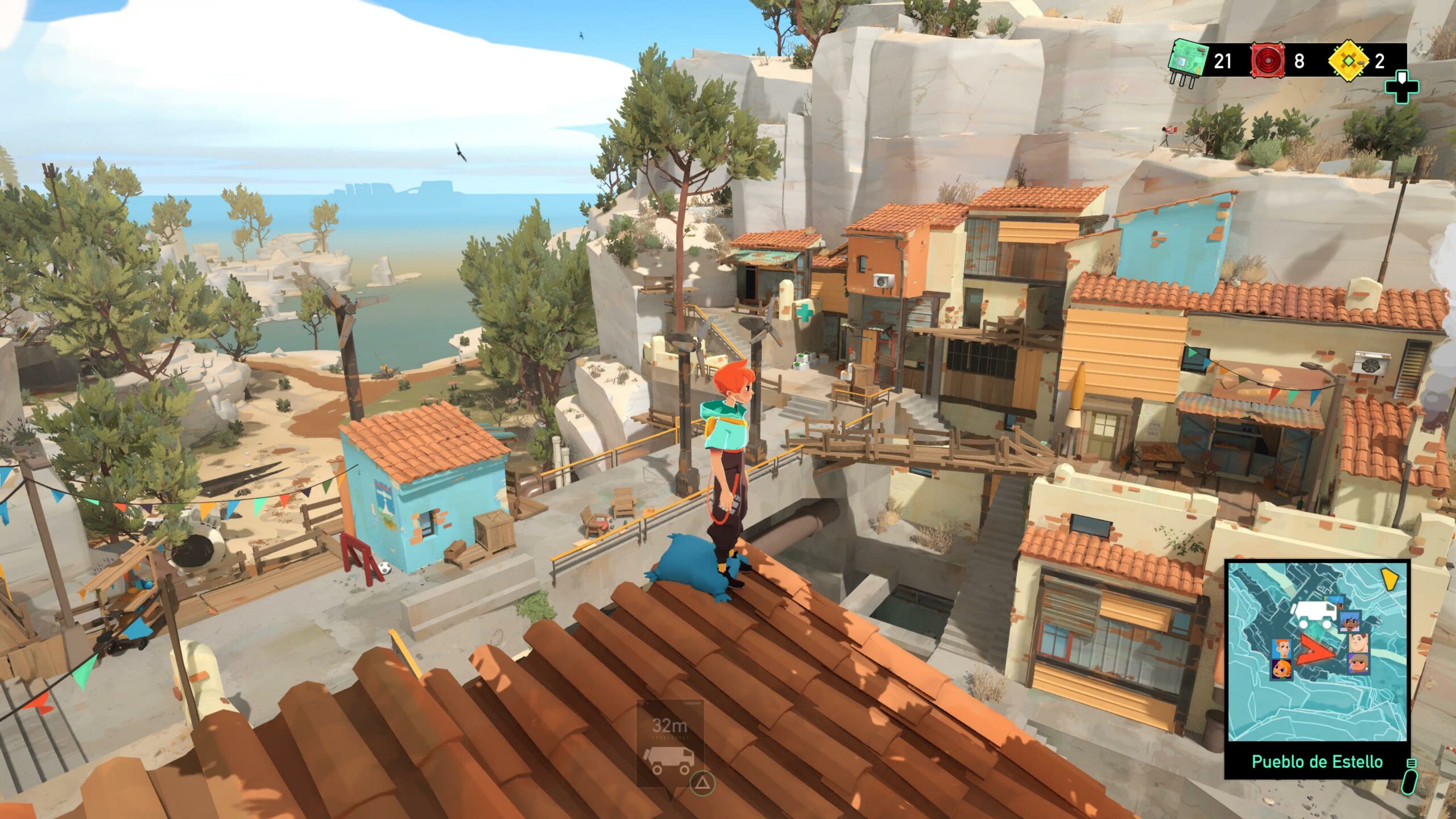Click the blue-haired girl portrait on minimap
The width and height of the screenshot is (1456, 819).
[1350, 621]
